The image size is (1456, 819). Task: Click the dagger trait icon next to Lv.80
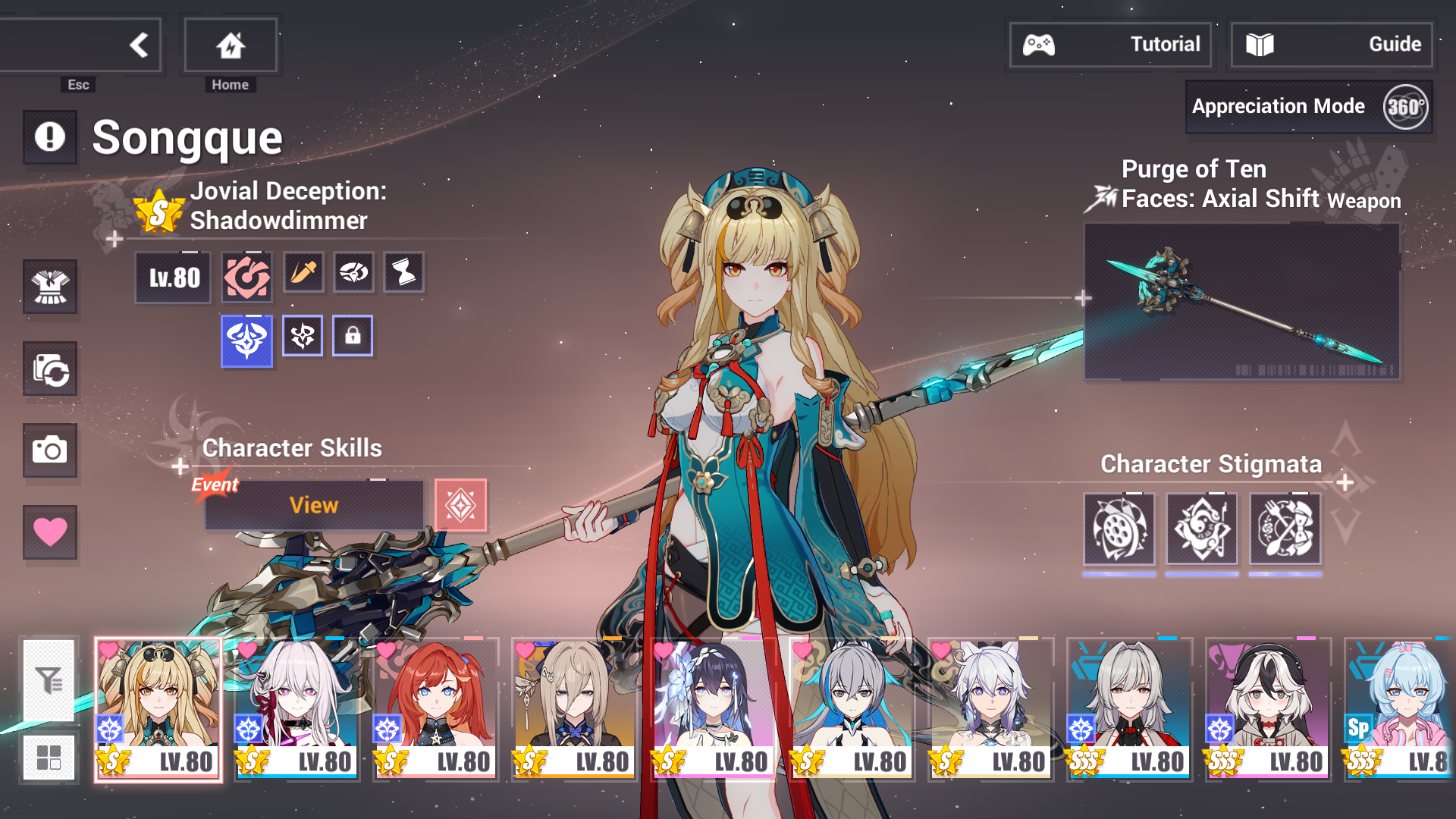click(303, 273)
